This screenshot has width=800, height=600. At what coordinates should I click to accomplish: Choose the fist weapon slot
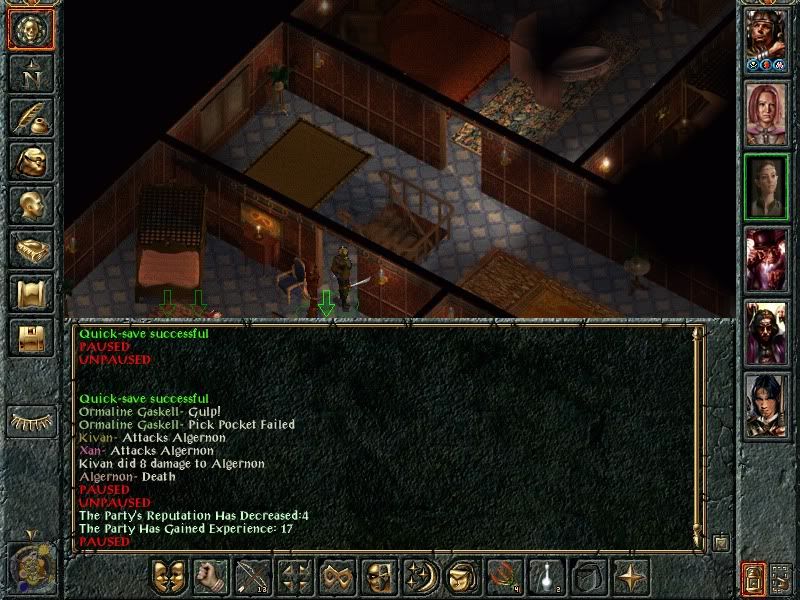point(208,578)
